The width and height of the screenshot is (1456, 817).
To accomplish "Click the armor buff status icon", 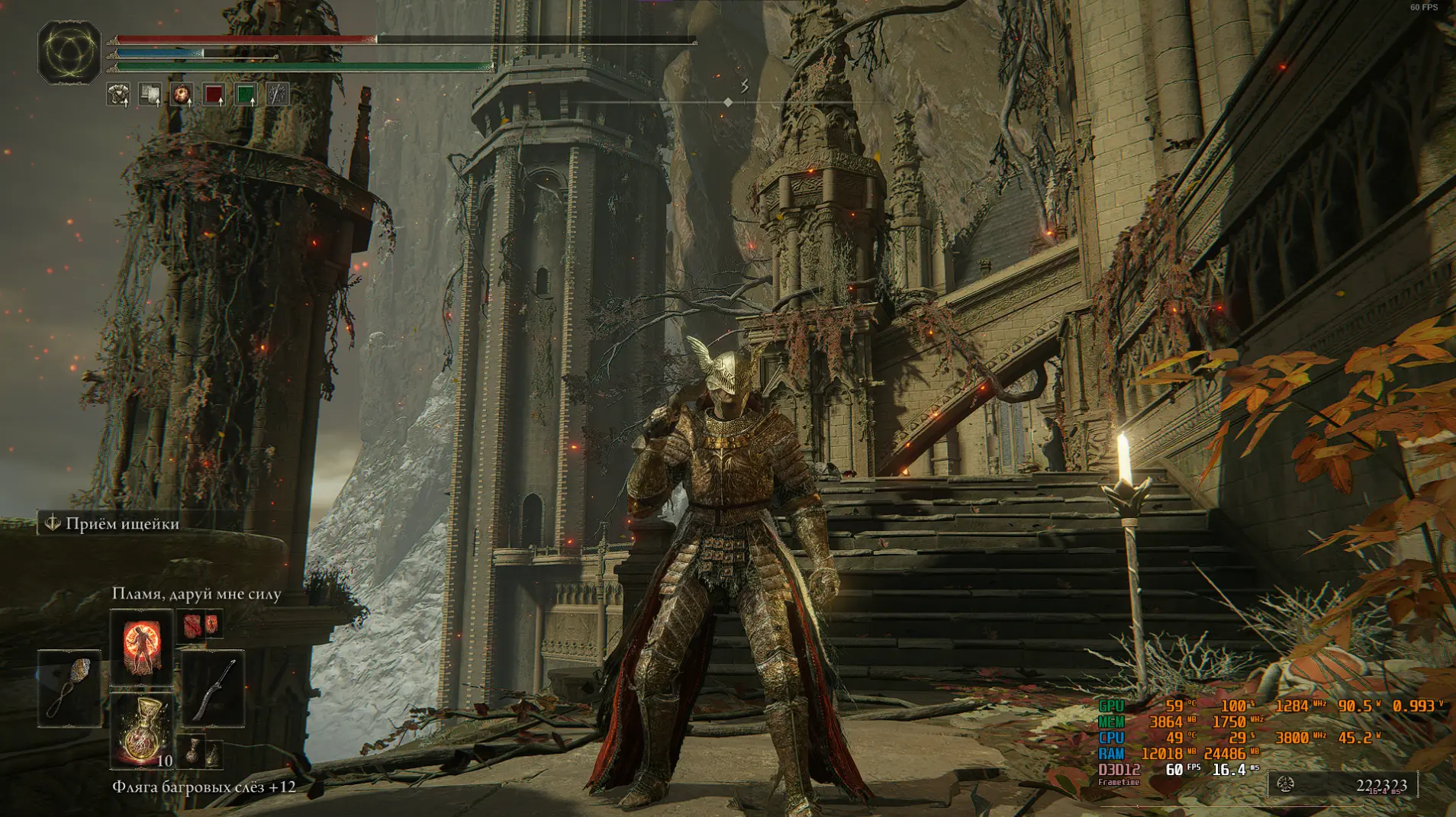I will click(118, 95).
